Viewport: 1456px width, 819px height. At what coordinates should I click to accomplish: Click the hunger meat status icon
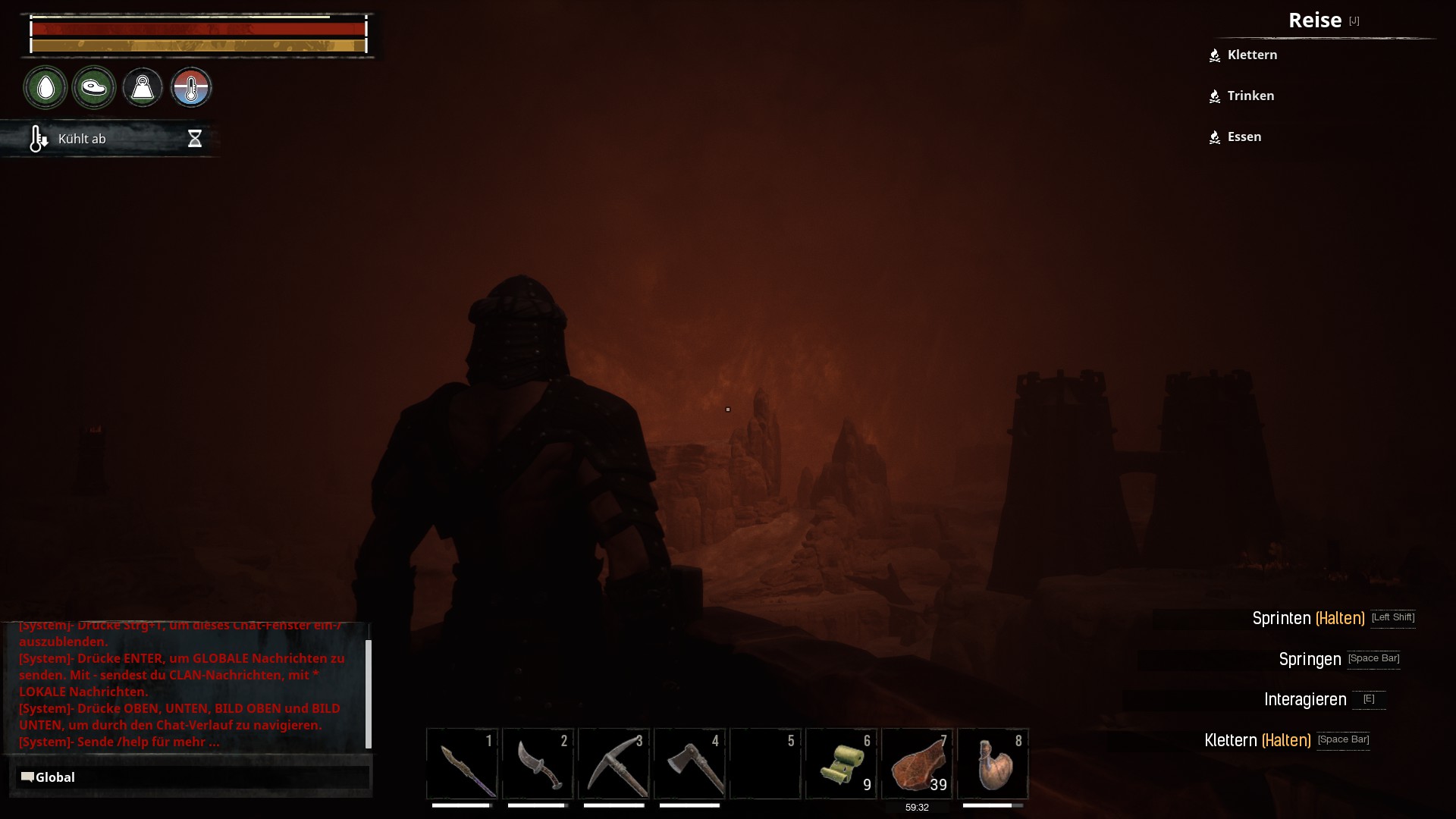[x=94, y=88]
